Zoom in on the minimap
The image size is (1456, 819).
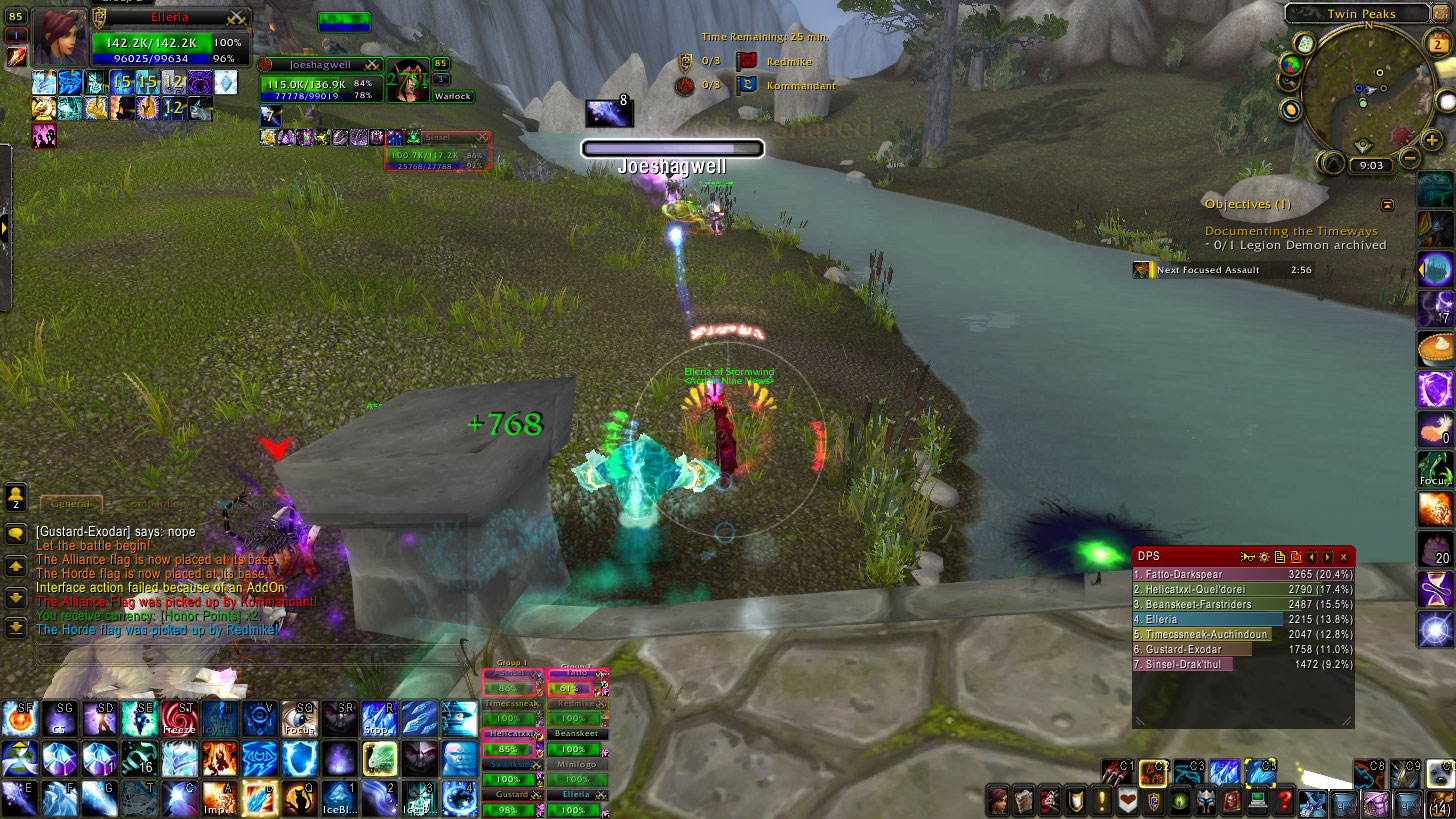click(x=1432, y=140)
